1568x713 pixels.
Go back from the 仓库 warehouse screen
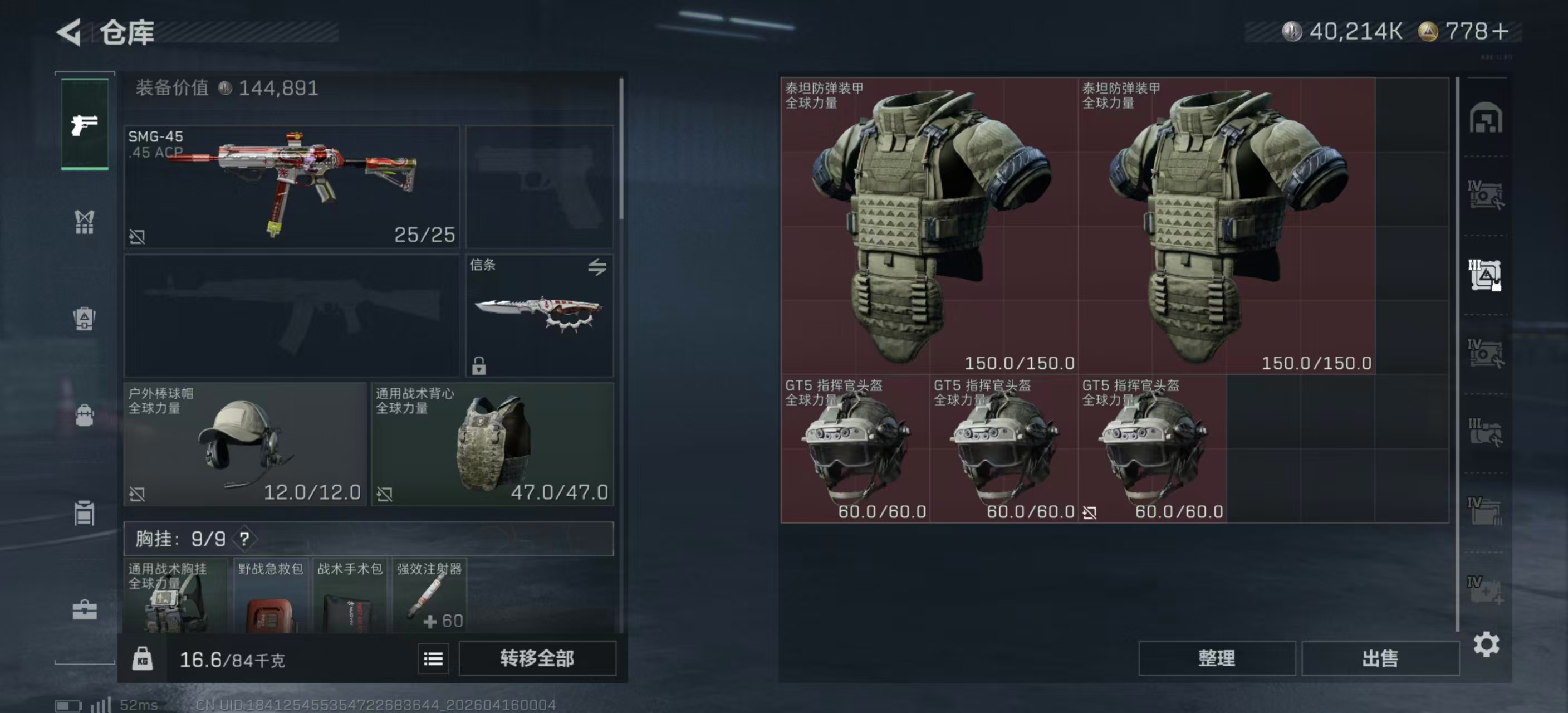coord(69,32)
